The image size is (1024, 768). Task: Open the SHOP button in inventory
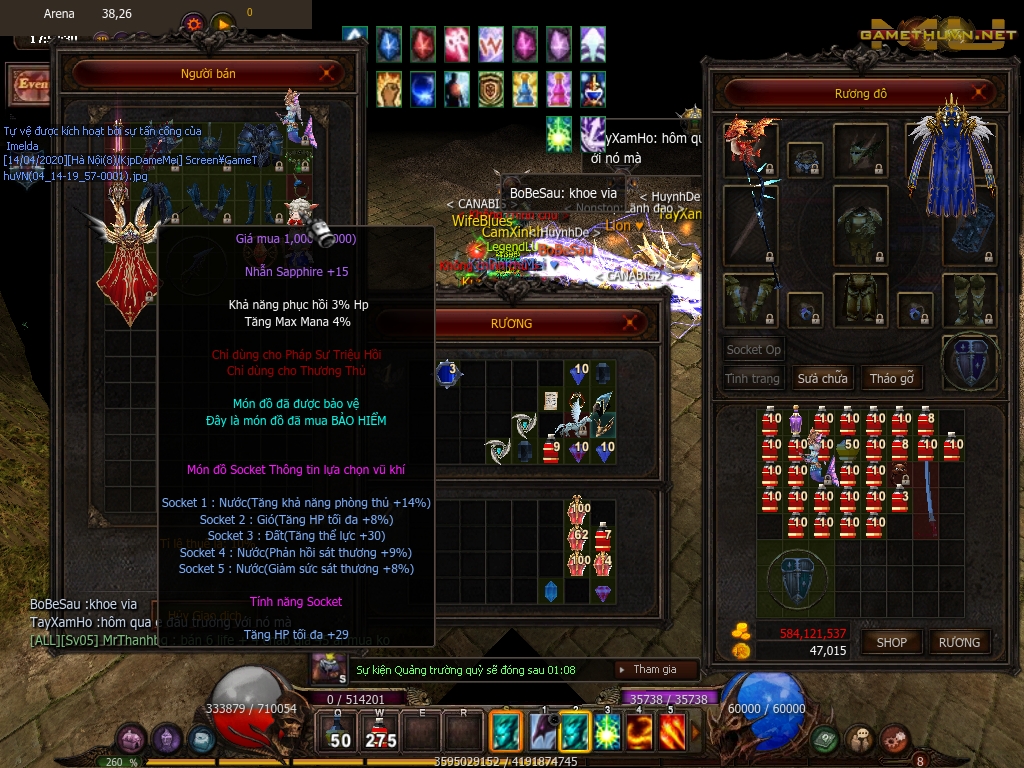pos(891,642)
